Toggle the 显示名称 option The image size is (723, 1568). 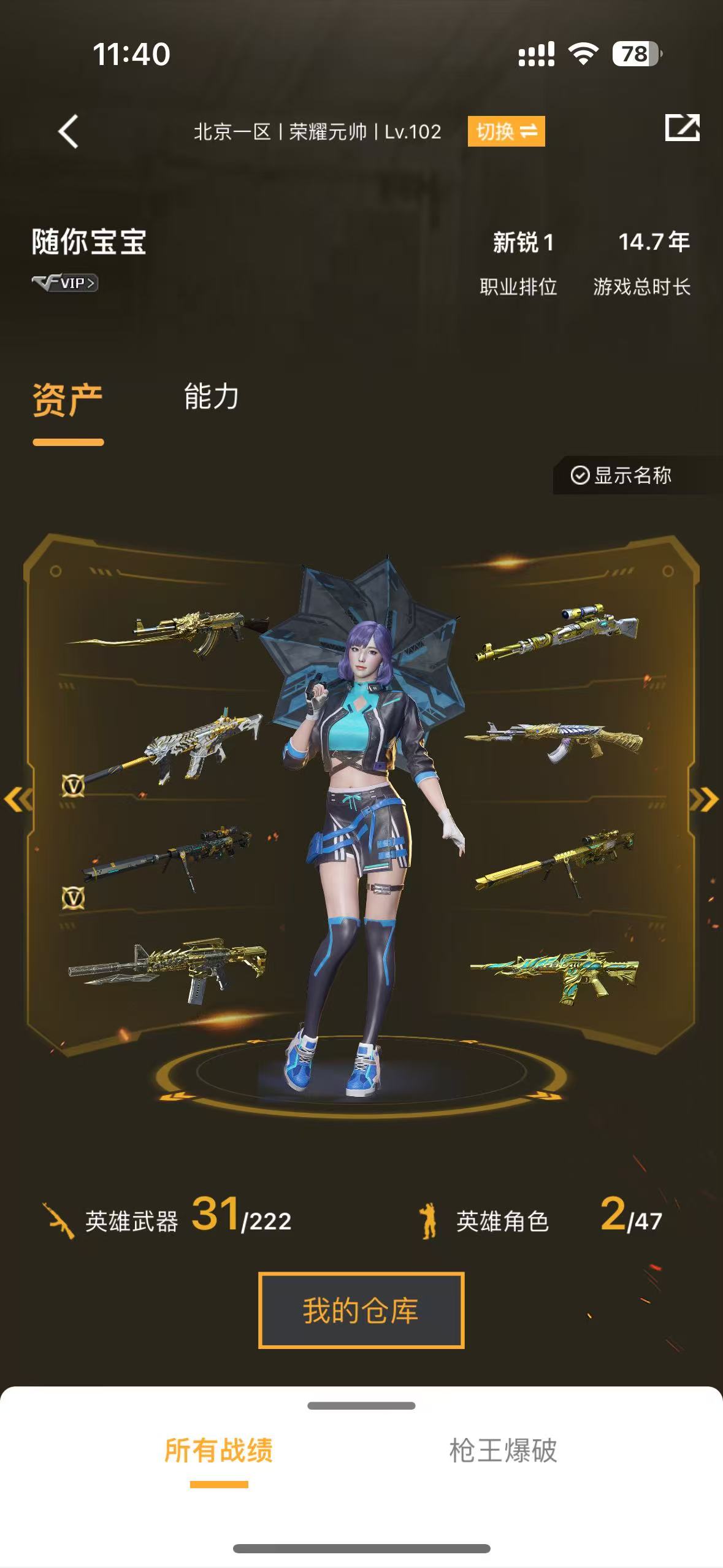(622, 475)
